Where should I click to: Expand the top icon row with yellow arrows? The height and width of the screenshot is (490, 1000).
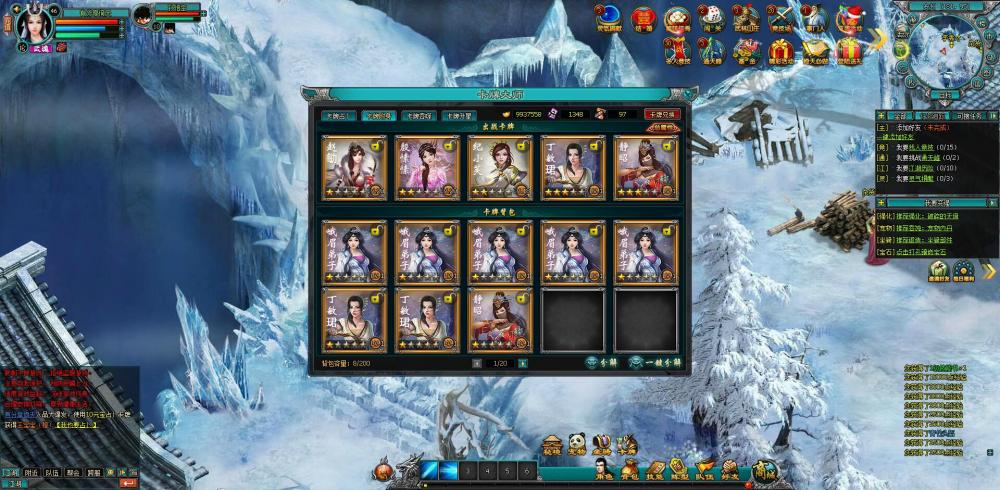tap(877, 38)
